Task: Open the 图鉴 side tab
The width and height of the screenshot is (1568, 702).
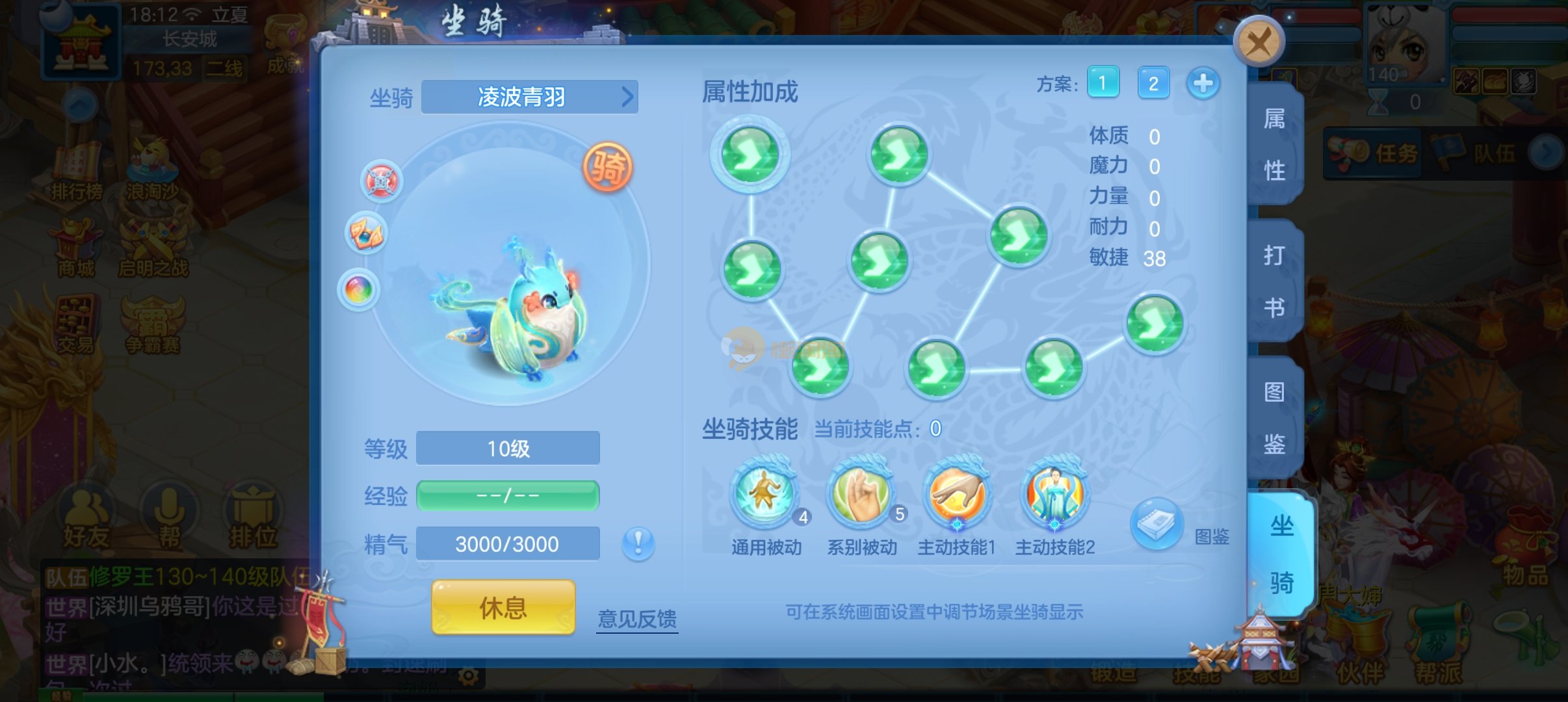Action: 1274,418
